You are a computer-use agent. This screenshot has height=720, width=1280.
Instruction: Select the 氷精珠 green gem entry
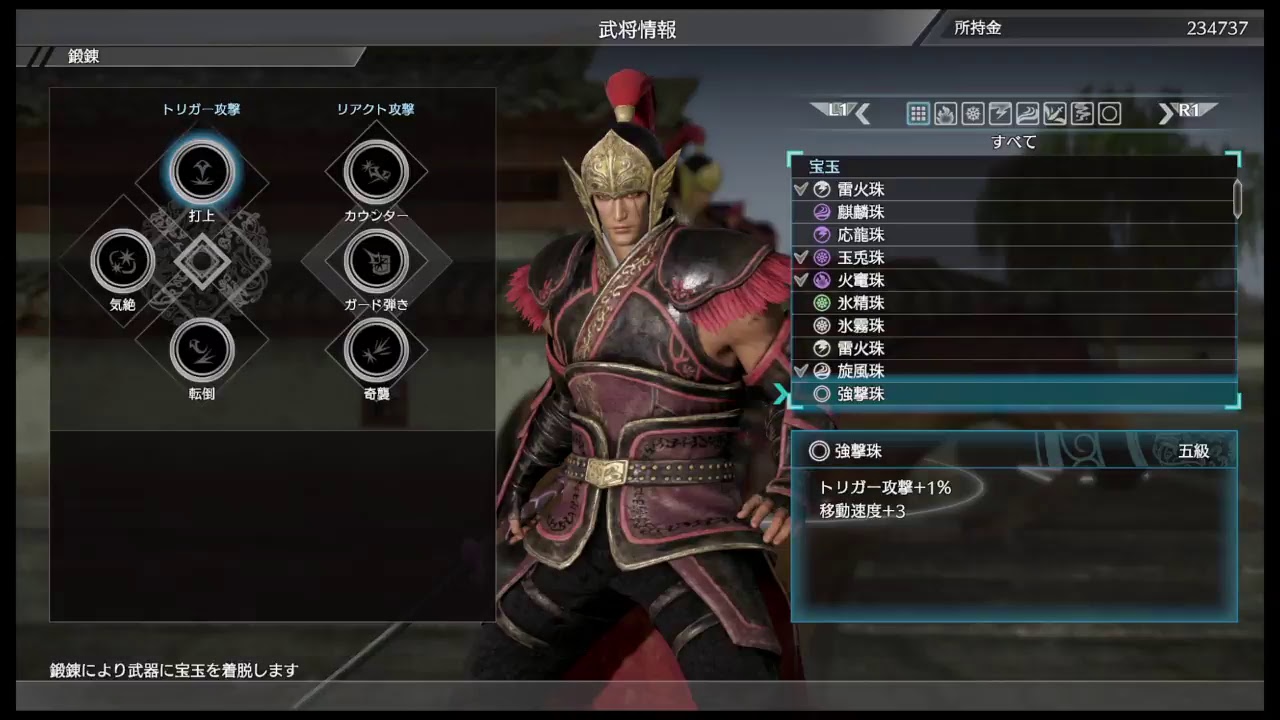point(859,302)
